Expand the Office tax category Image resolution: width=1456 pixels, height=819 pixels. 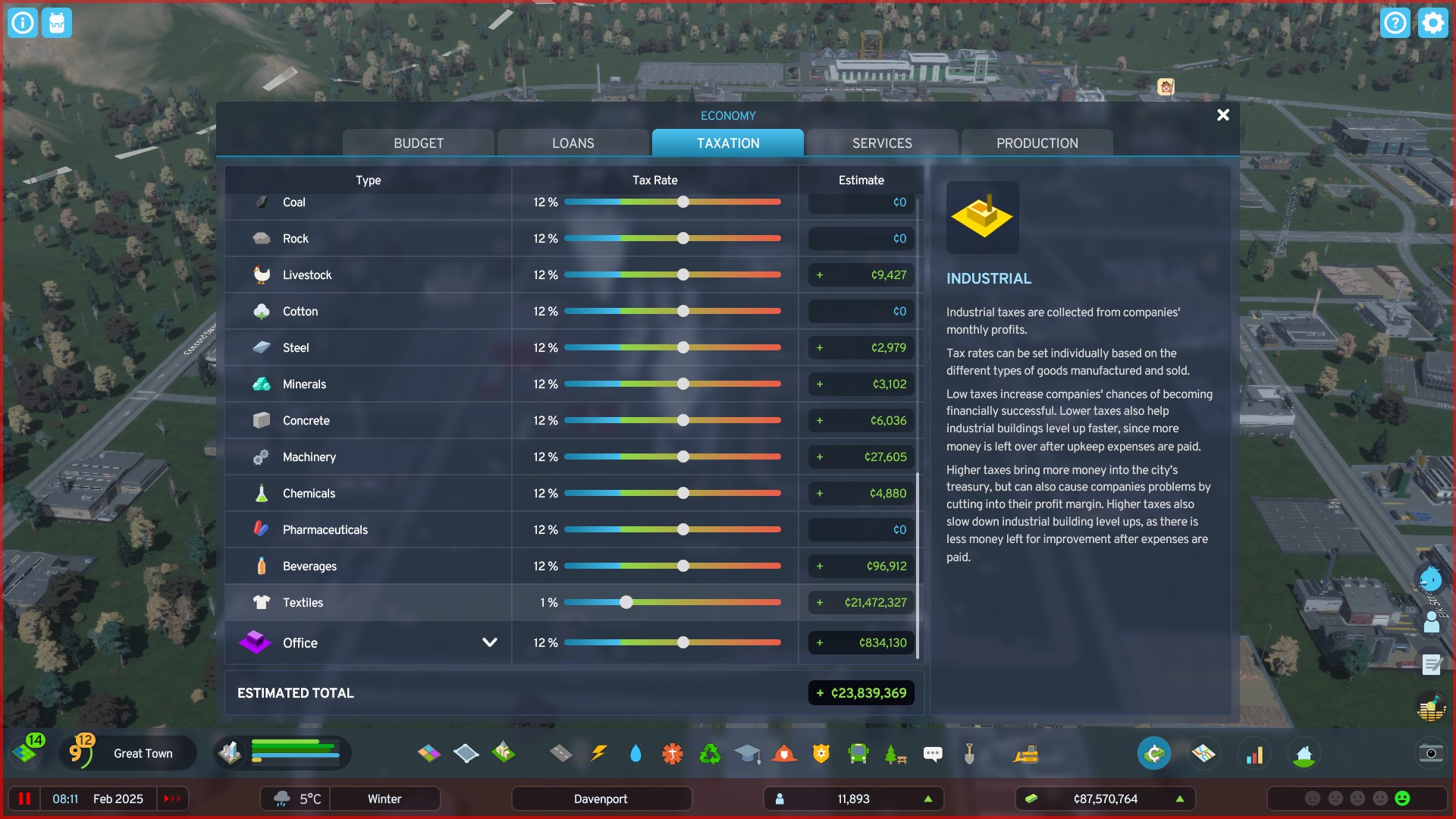click(488, 642)
